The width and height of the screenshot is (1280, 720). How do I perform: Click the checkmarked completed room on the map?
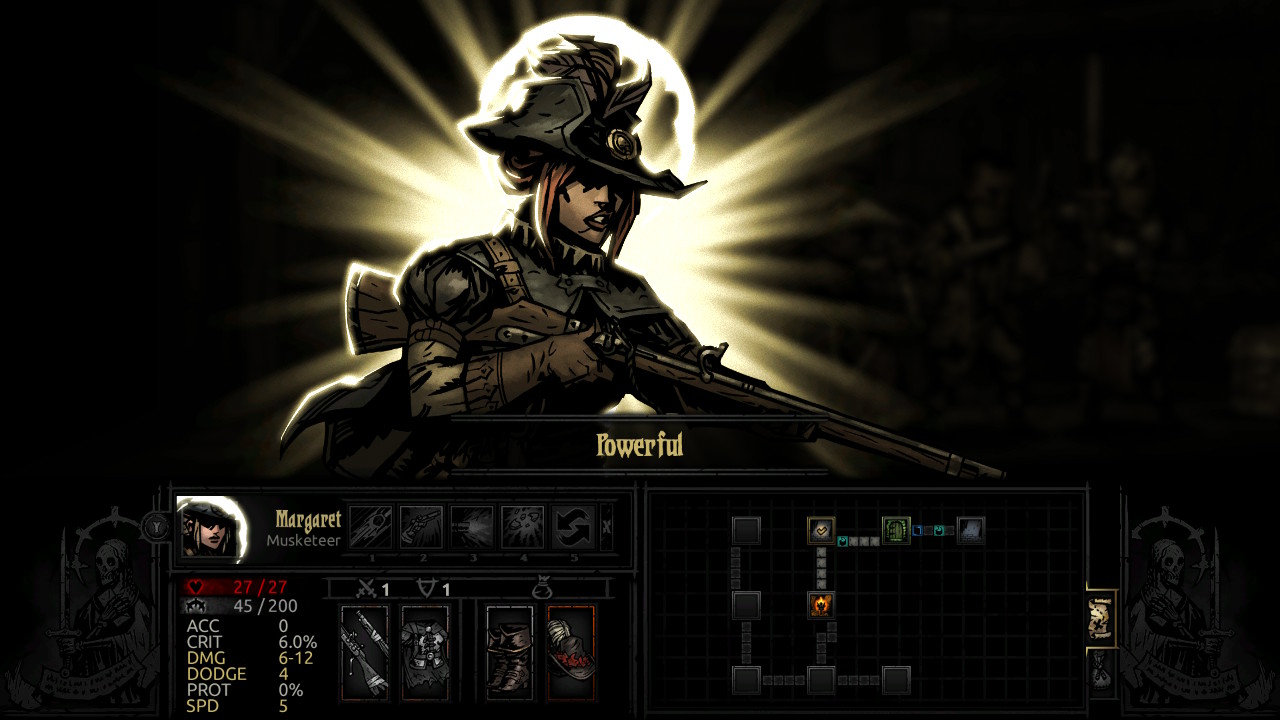pyautogui.click(x=820, y=529)
